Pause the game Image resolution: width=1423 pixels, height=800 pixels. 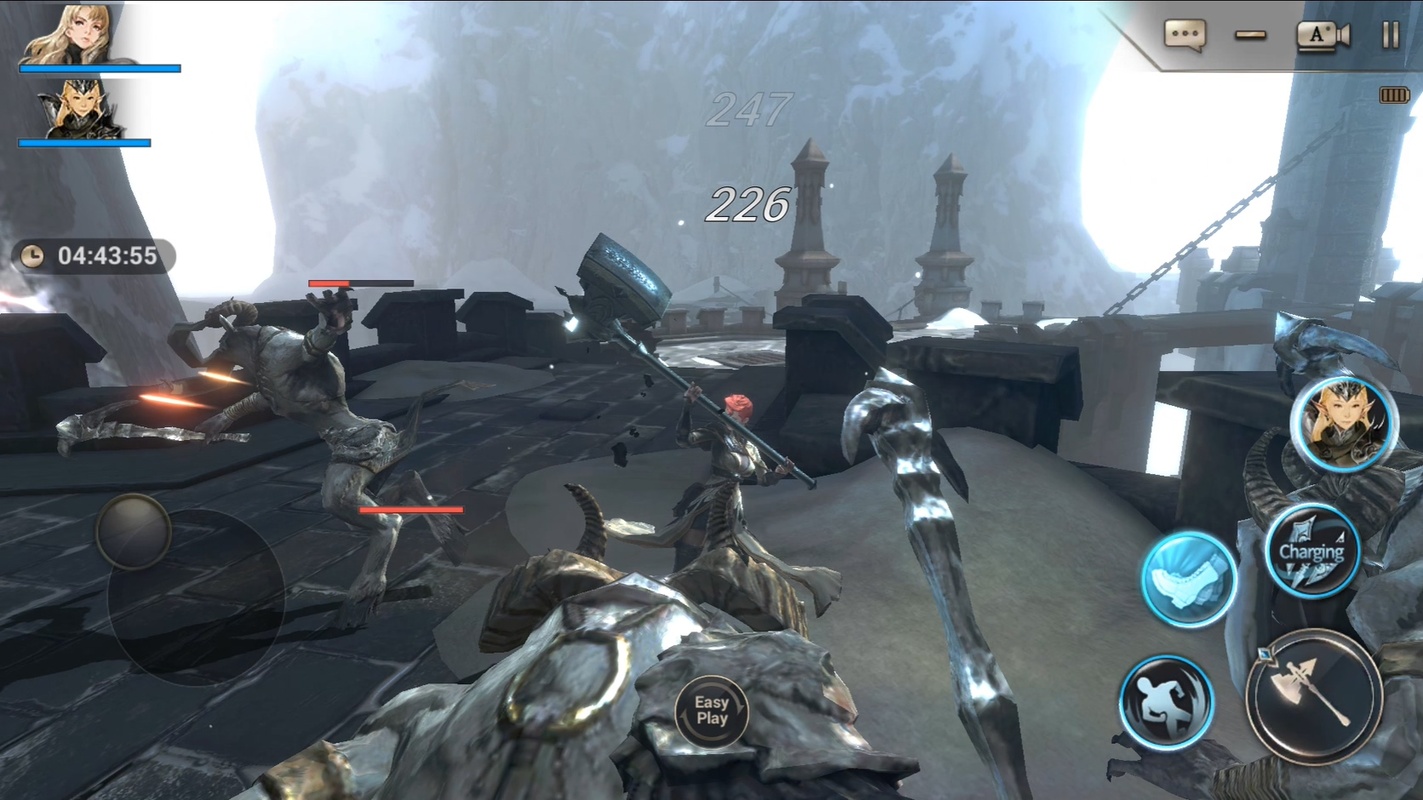pyautogui.click(x=1391, y=35)
